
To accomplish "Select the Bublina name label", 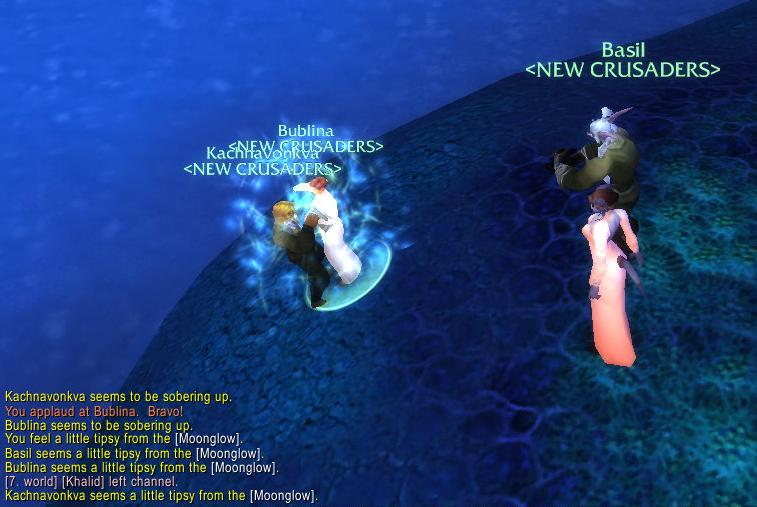I will click(x=305, y=131).
